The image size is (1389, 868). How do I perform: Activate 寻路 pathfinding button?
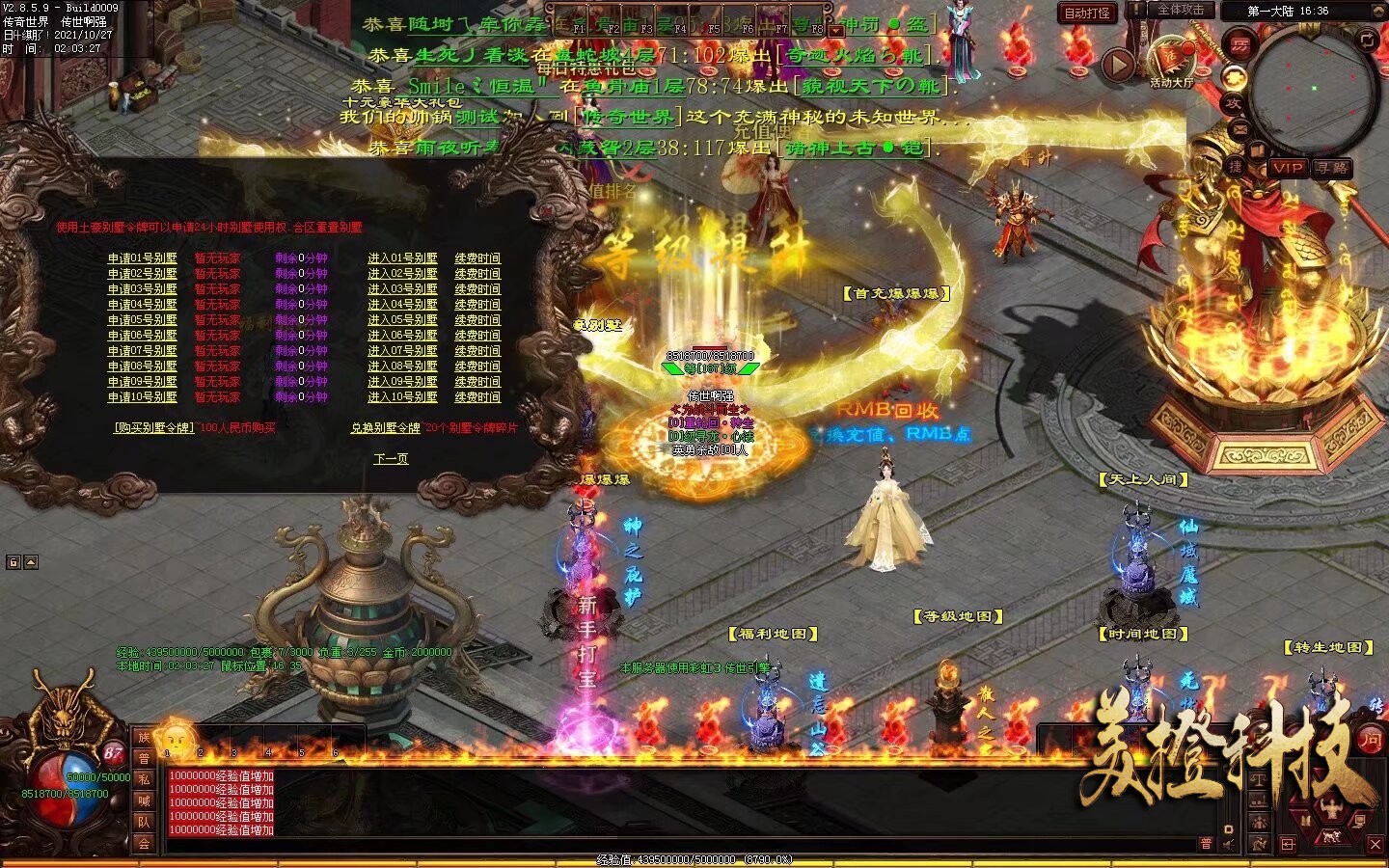[x=1331, y=168]
